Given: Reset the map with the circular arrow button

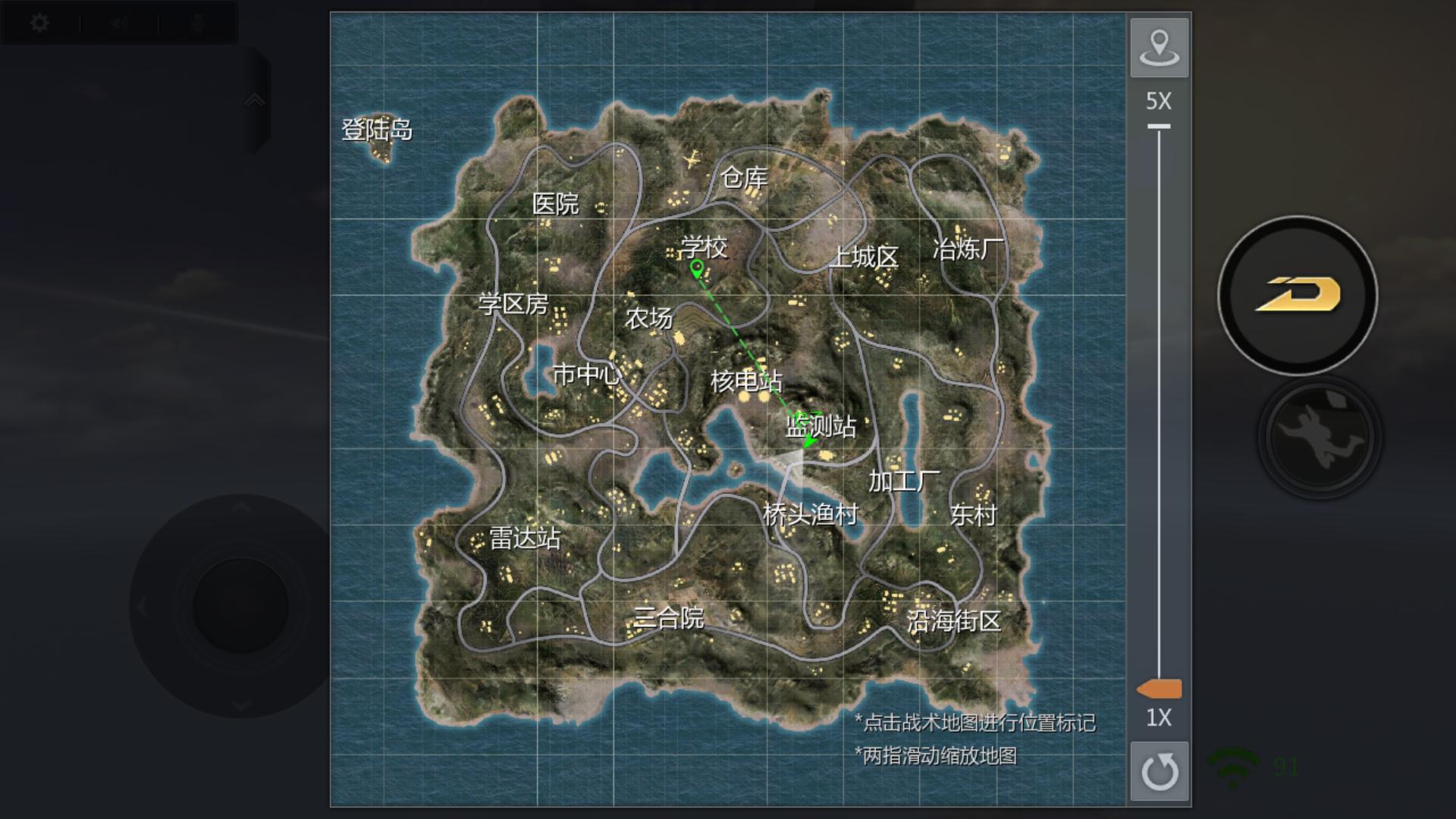Looking at the screenshot, I should 1159,771.
